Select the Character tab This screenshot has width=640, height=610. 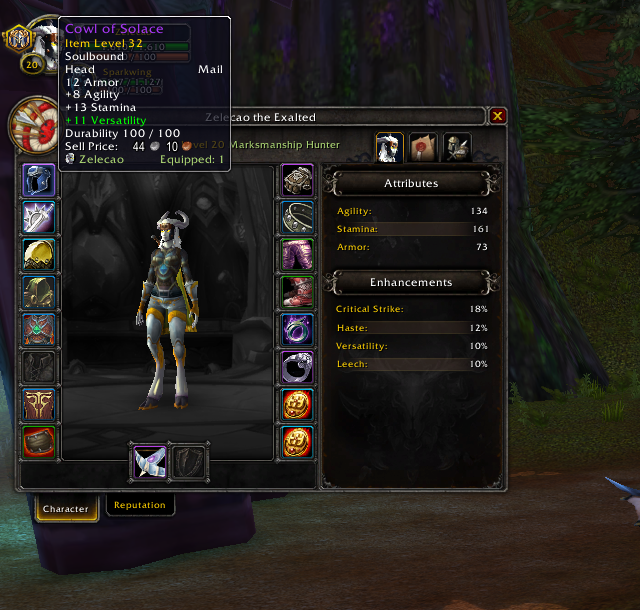coord(66,508)
